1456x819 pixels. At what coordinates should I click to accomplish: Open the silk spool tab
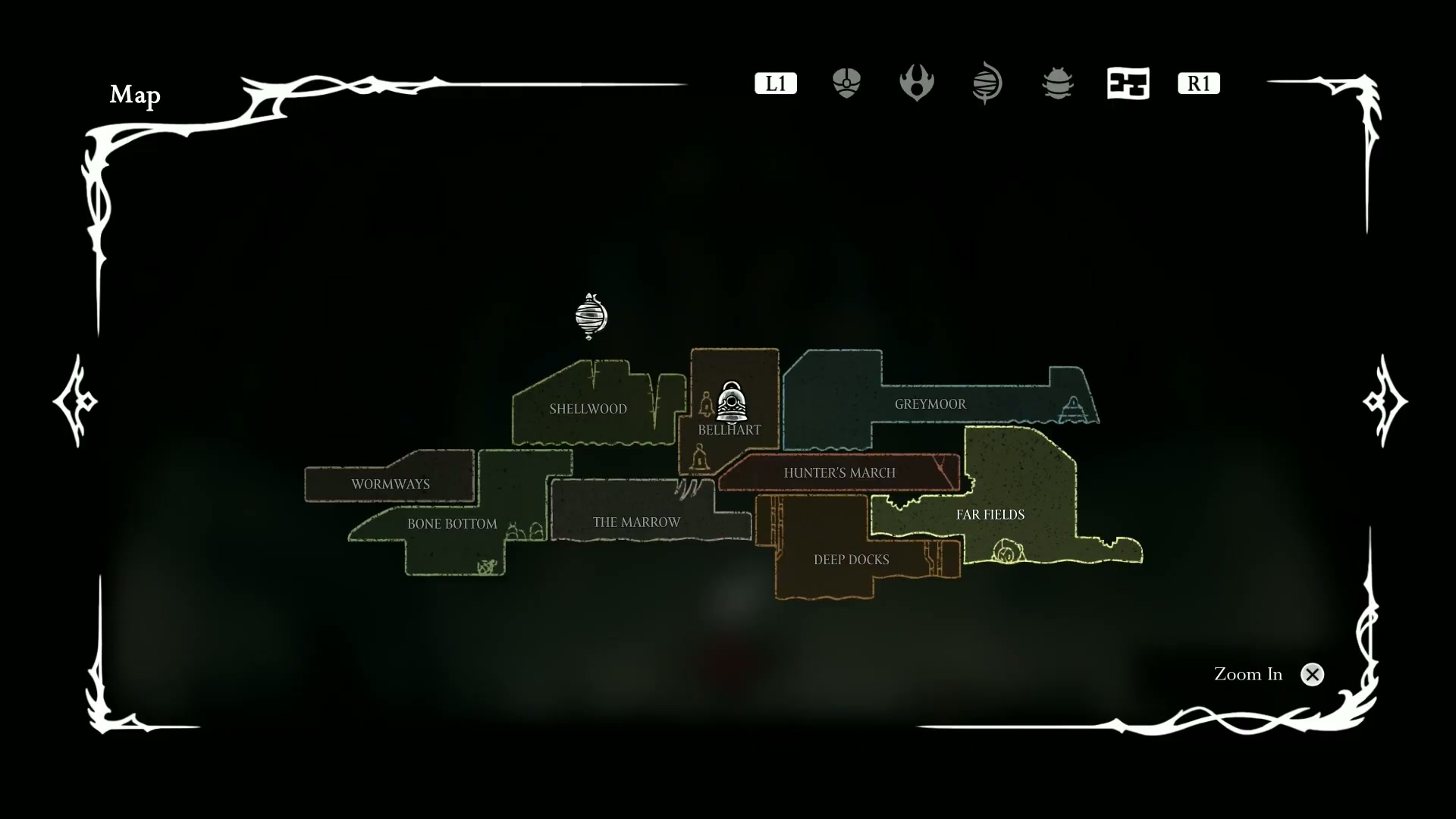[x=987, y=83]
